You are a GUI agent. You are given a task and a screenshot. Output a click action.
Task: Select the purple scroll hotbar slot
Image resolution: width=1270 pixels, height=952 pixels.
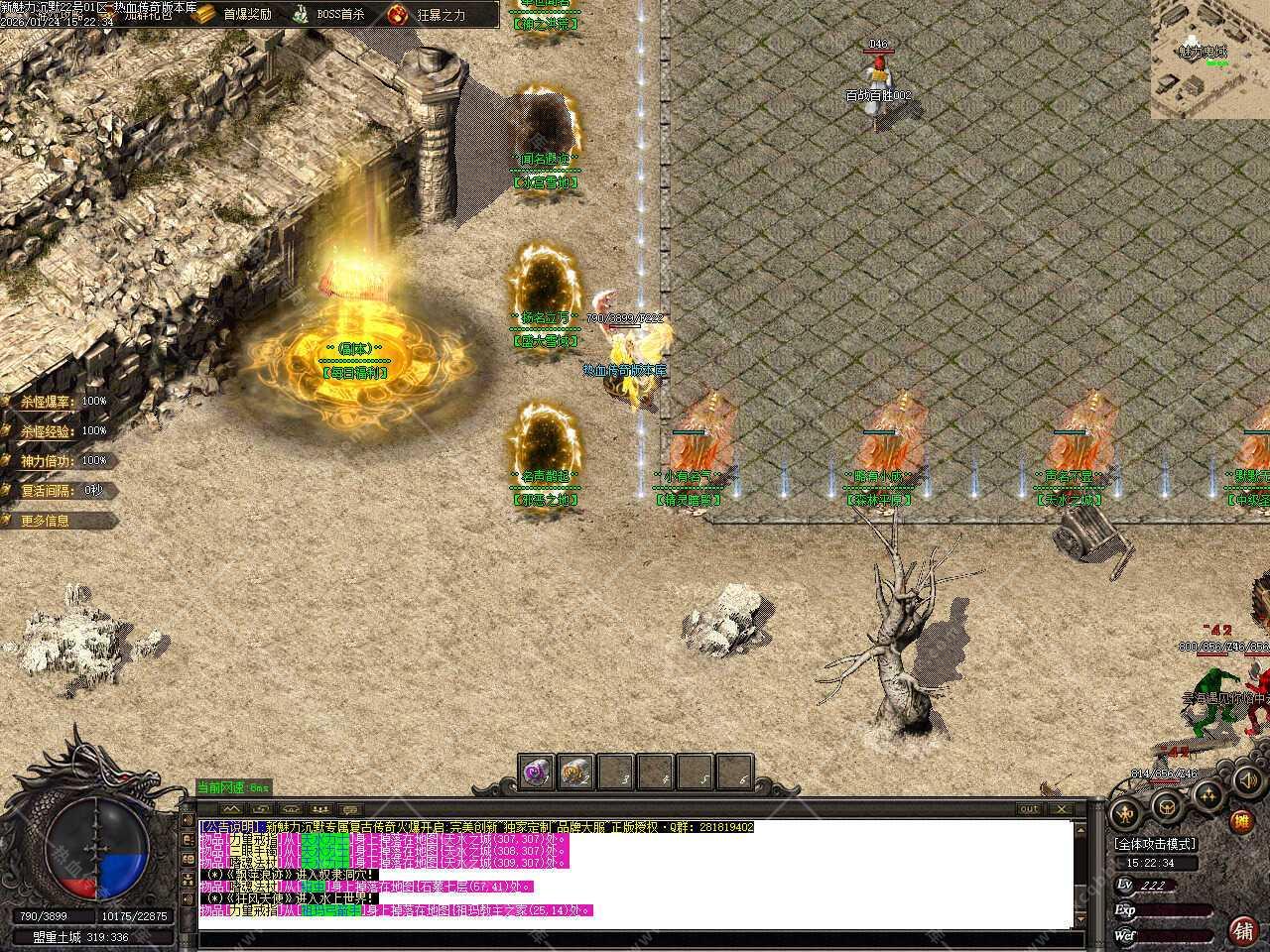pos(537,773)
